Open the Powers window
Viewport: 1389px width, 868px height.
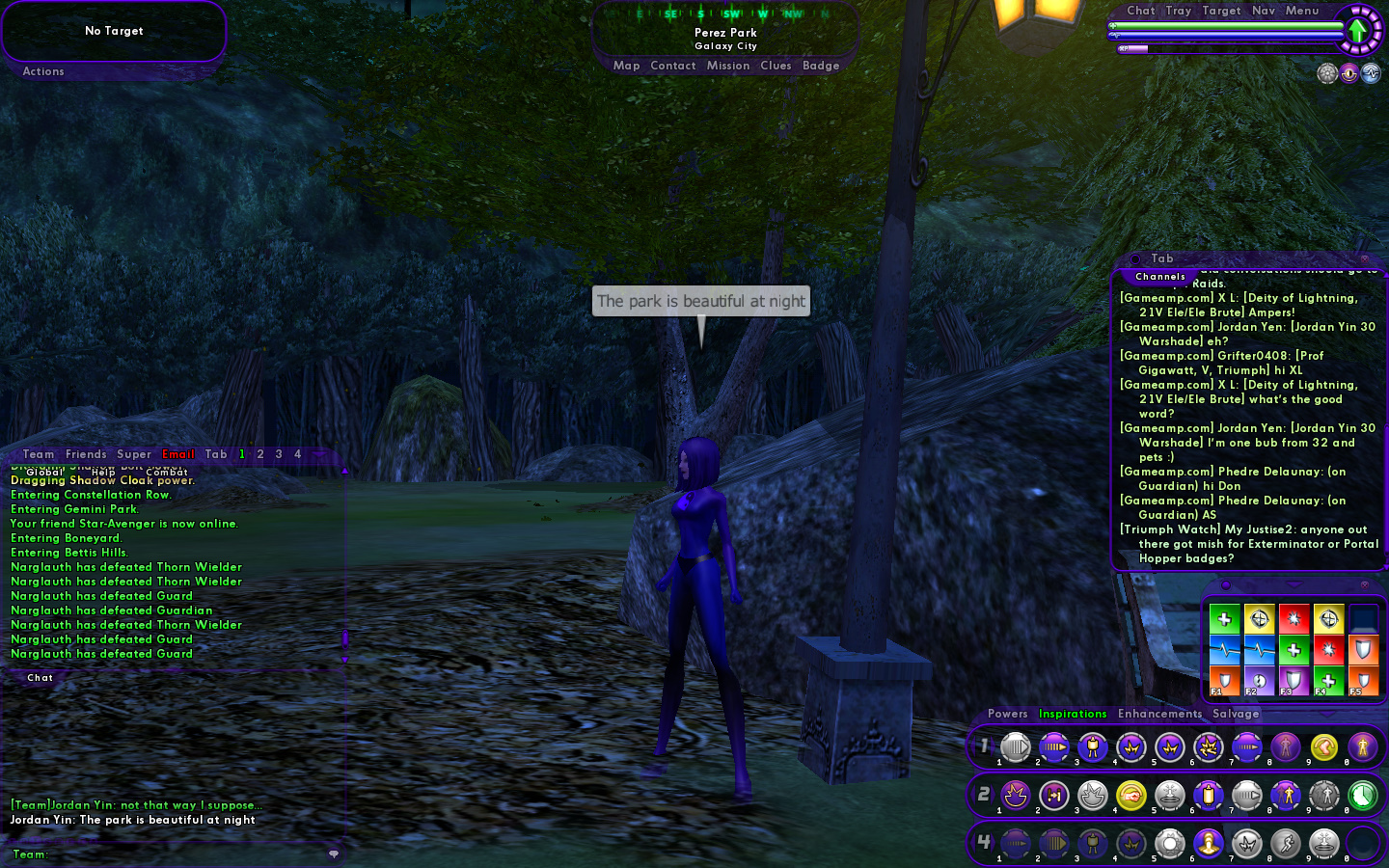pos(1007,714)
